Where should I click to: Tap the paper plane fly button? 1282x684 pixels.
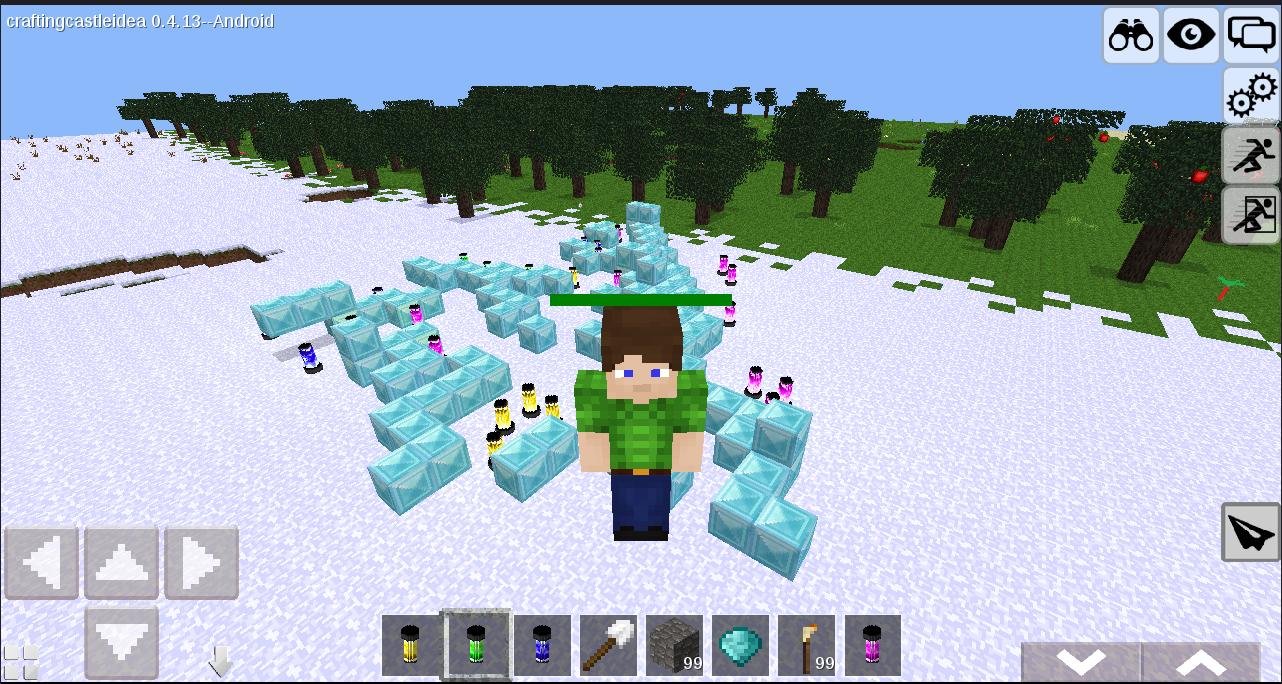pos(1251,532)
